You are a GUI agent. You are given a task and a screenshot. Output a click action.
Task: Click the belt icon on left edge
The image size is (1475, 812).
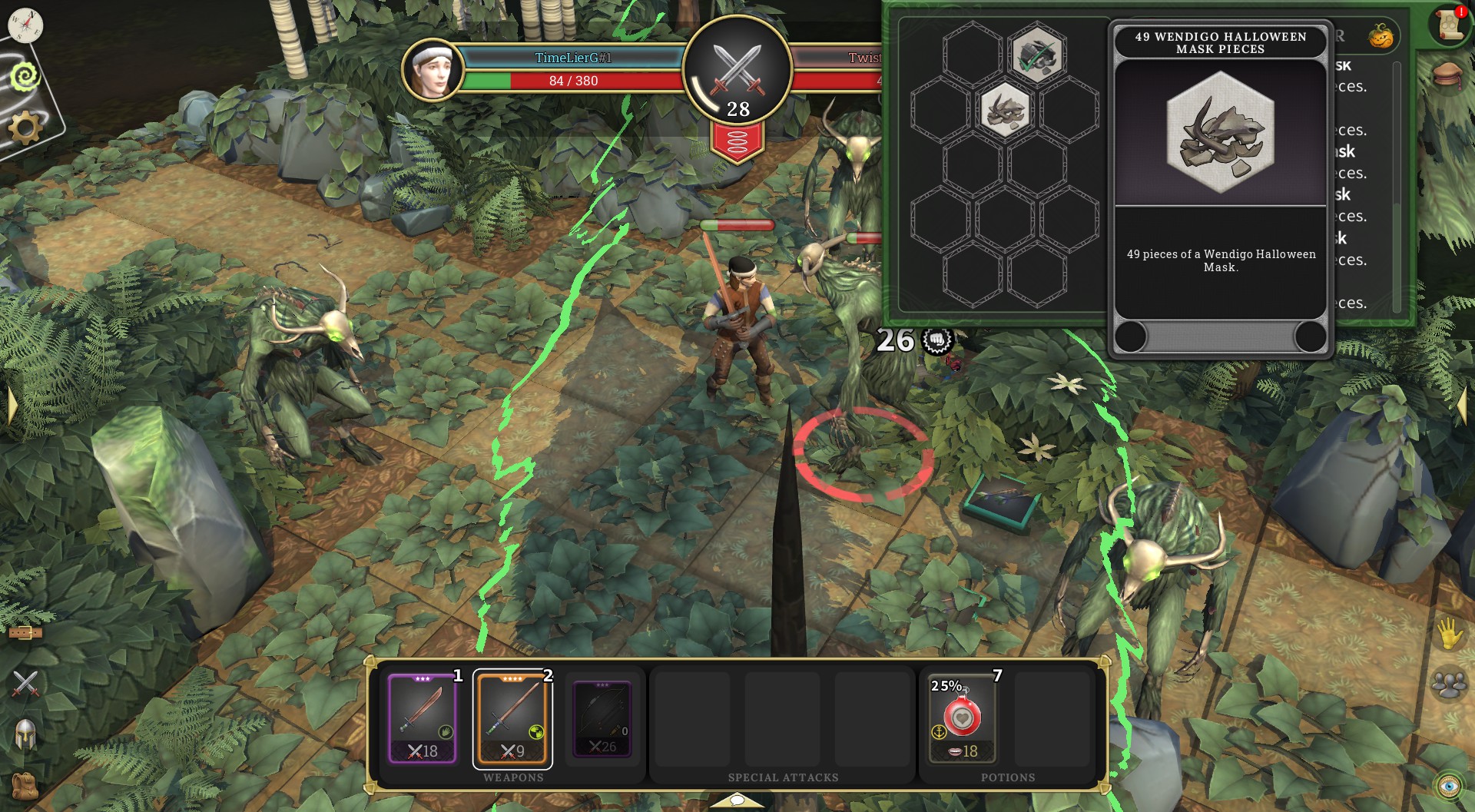click(x=25, y=632)
